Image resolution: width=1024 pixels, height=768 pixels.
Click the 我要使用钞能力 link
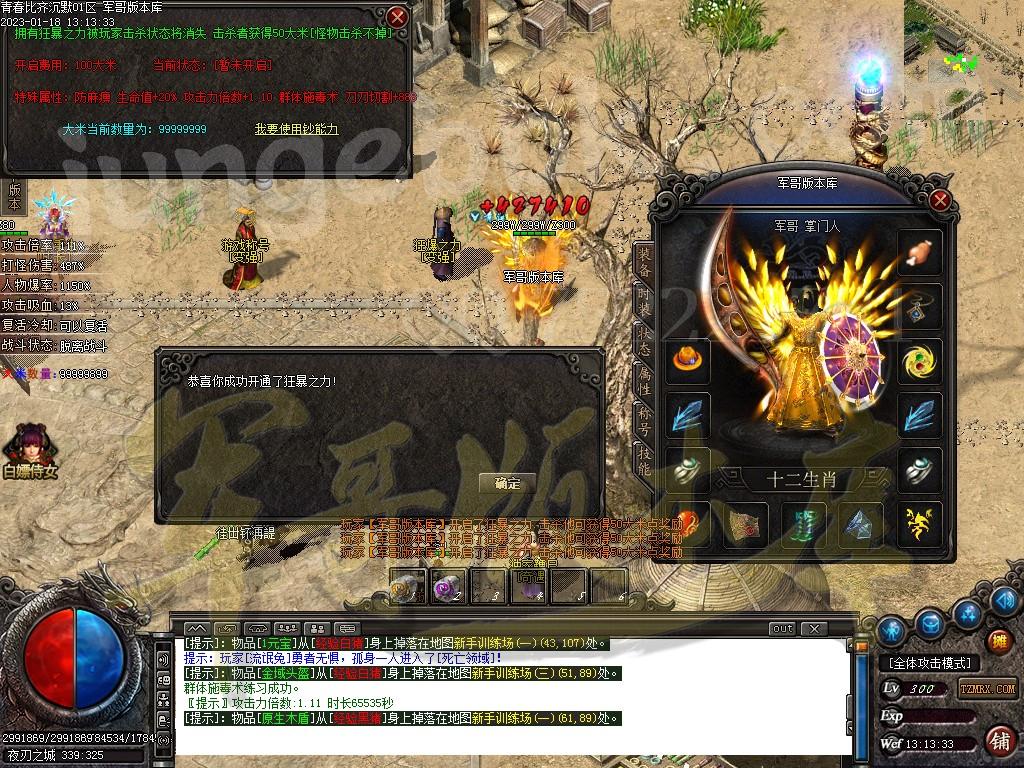296,129
